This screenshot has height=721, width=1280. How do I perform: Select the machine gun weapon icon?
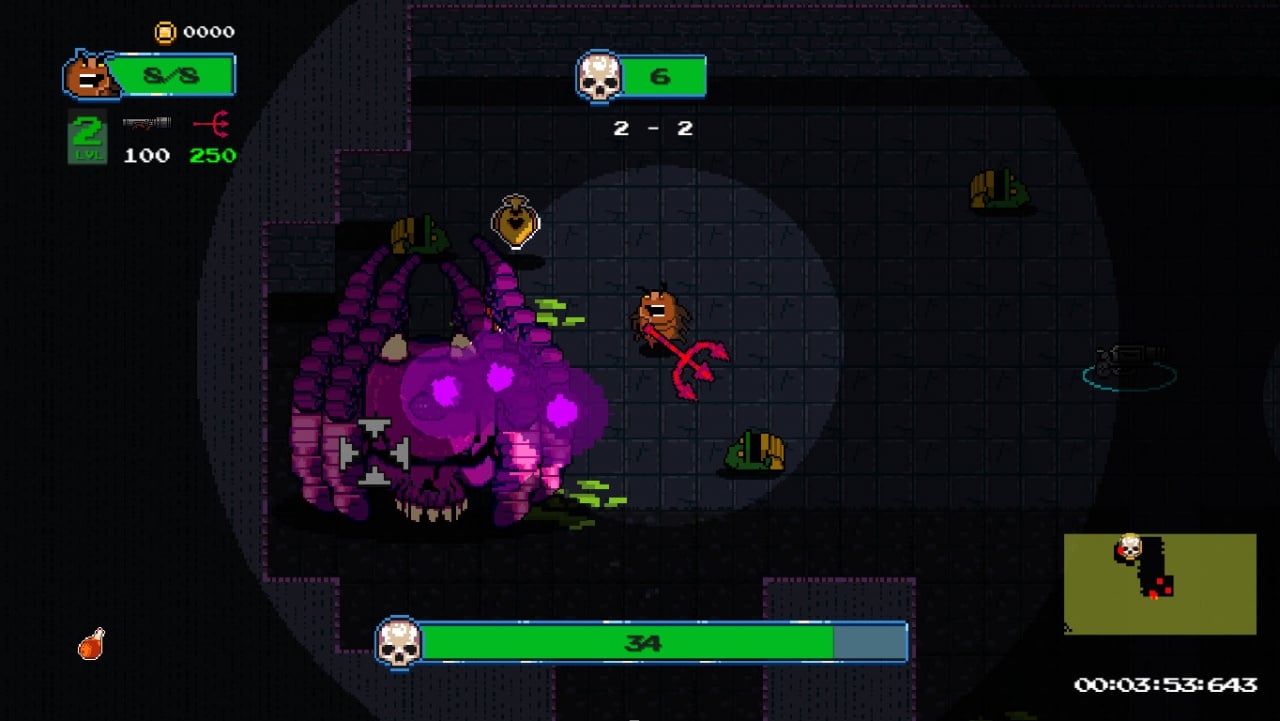146,123
